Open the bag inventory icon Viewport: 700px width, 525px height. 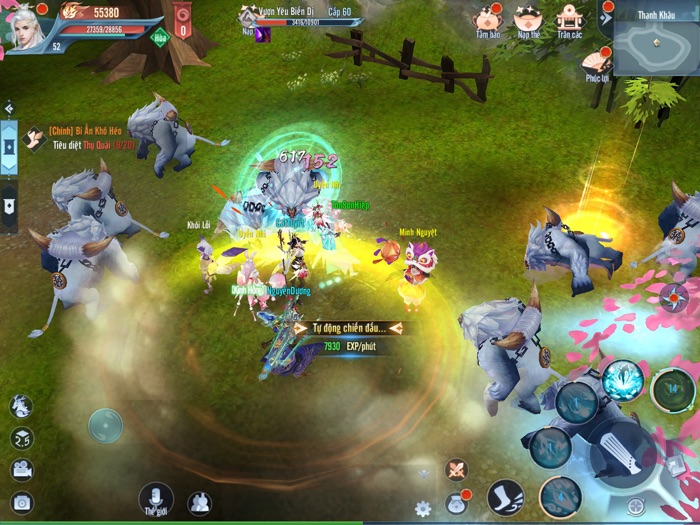pyautogui.click(x=455, y=503)
